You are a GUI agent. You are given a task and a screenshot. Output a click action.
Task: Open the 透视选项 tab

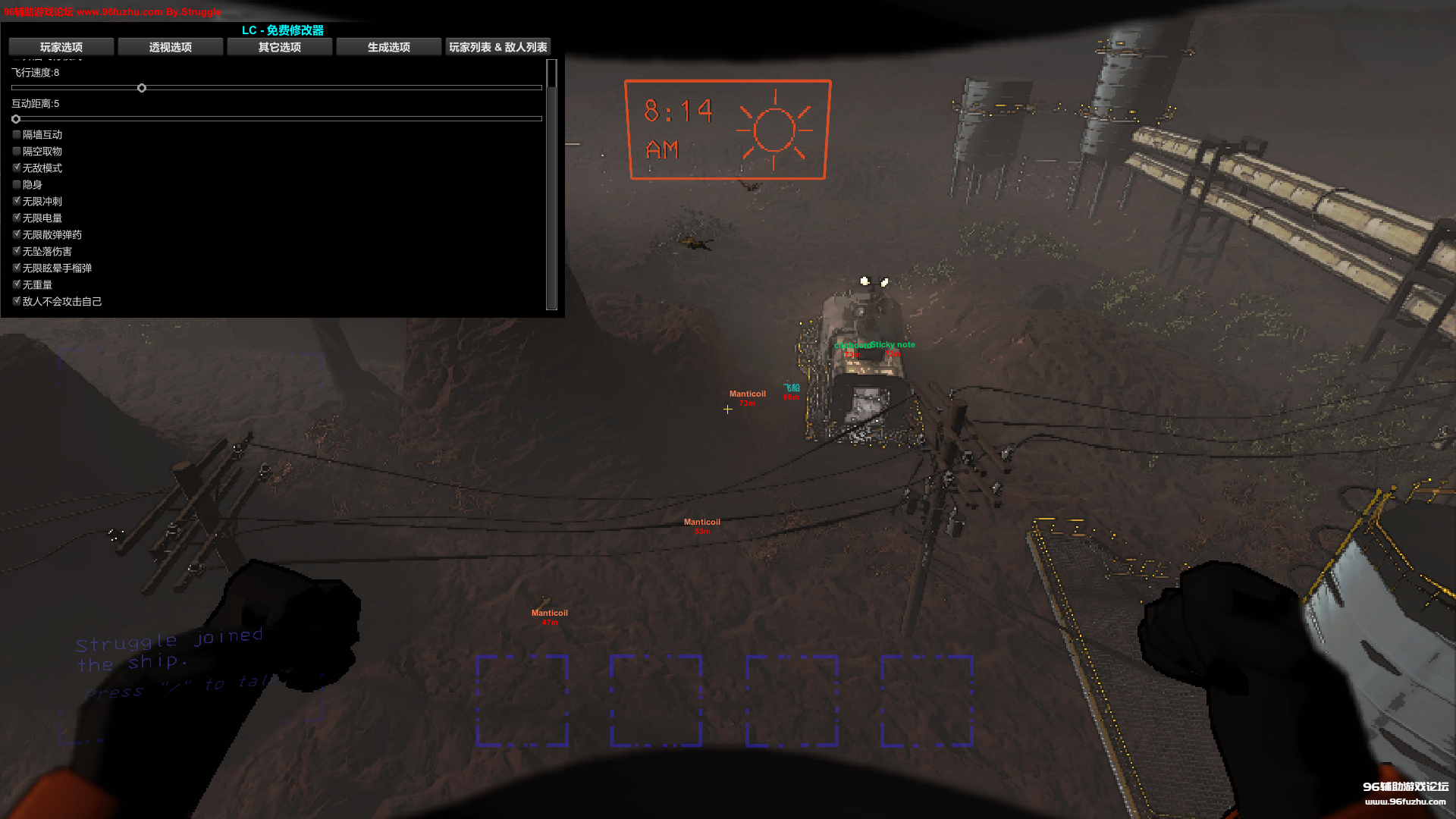coord(171,47)
